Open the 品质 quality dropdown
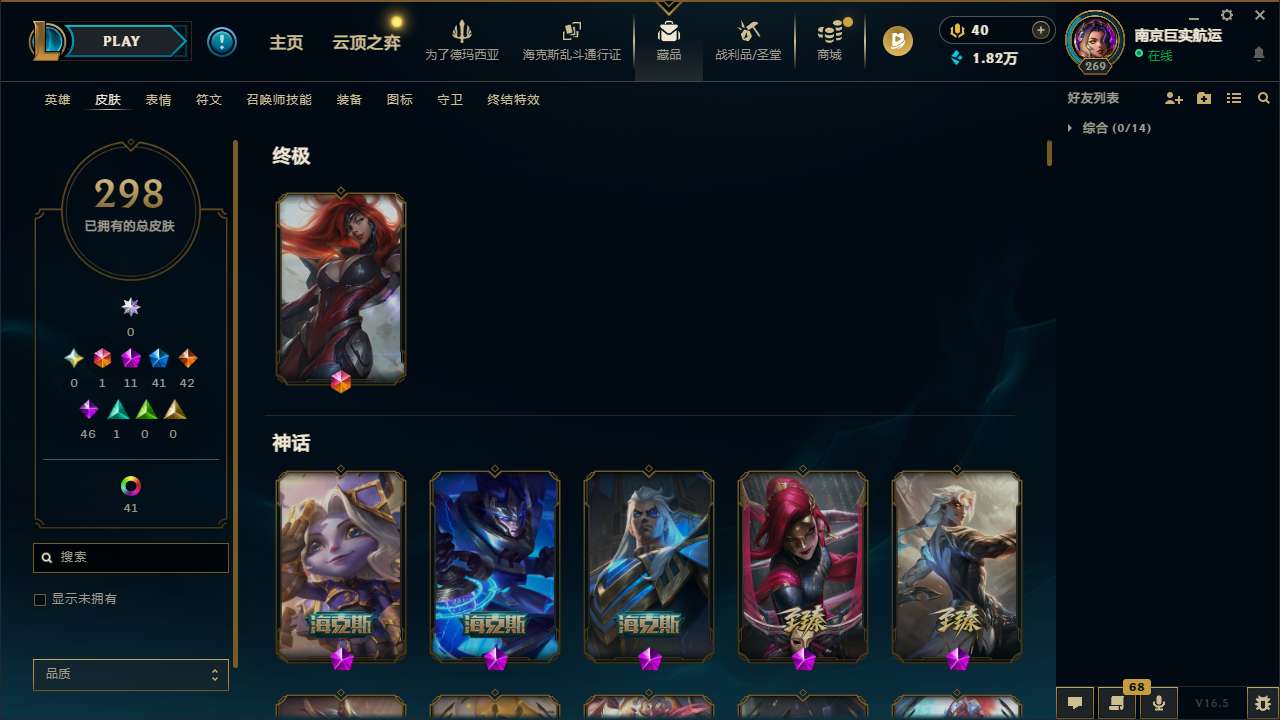Viewport: 1280px width, 720px height. point(130,674)
